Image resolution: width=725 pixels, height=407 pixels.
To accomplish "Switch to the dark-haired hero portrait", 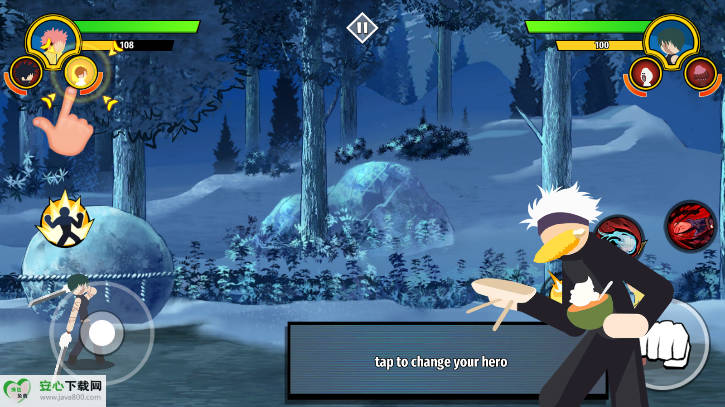I will (x=26, y=72).
